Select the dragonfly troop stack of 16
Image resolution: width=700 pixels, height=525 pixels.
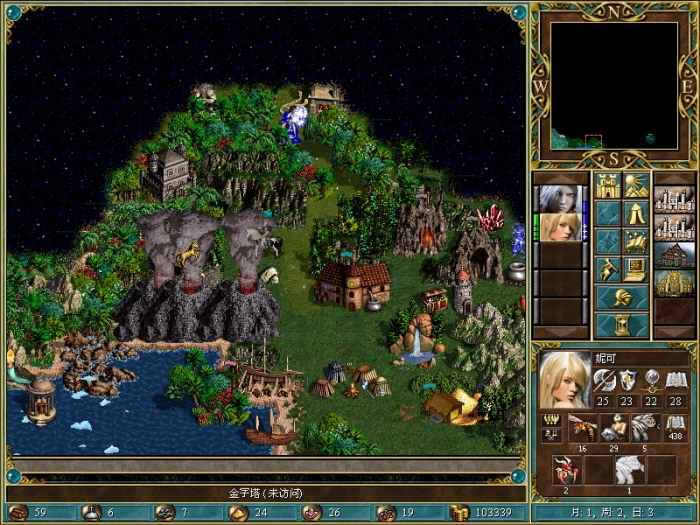point(582,431)
